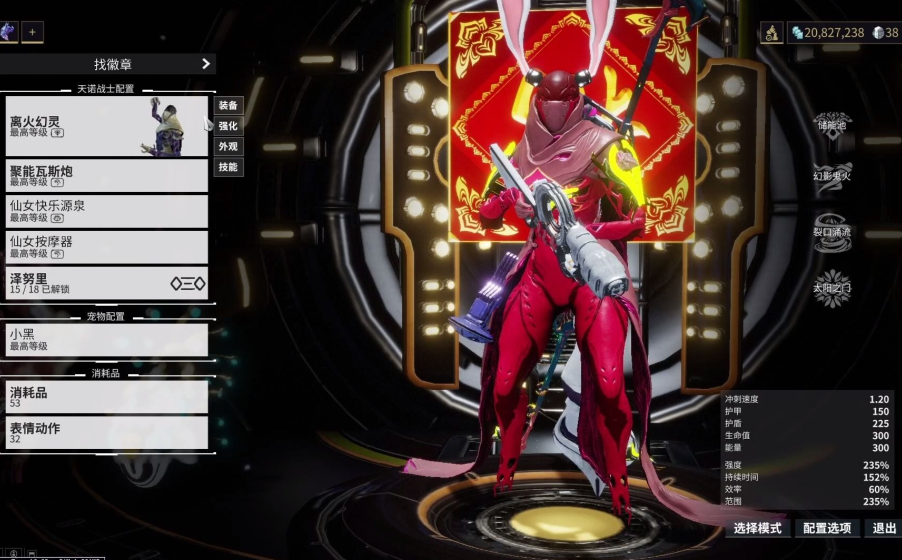Viewport: 902px width, 560px height.
Task: Select the 小黑 pet configuration
Action: [106, 340]
